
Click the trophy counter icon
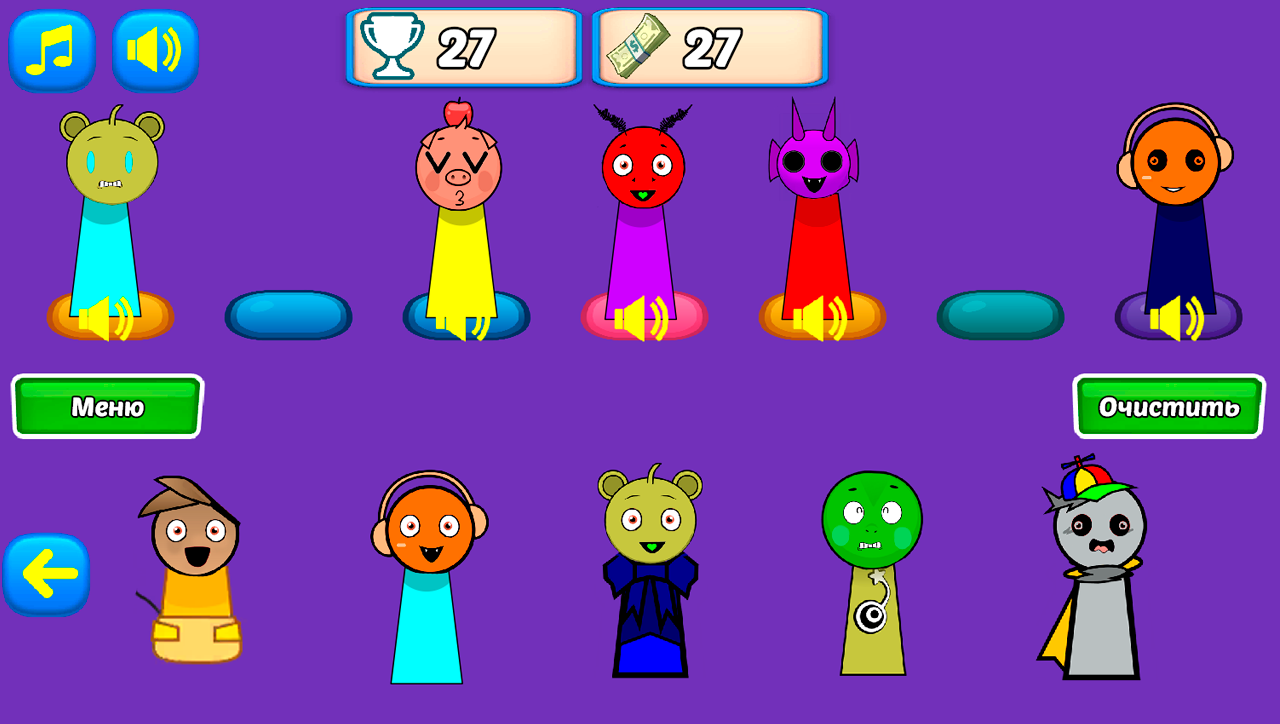pyautogui.click(x=395, y=43)
